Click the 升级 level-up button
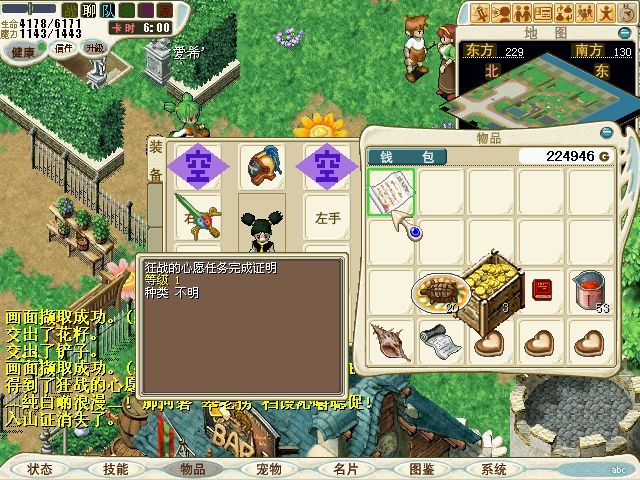This screenshot has height=480, width=640. pyautogui.click(x=95, y=47)
